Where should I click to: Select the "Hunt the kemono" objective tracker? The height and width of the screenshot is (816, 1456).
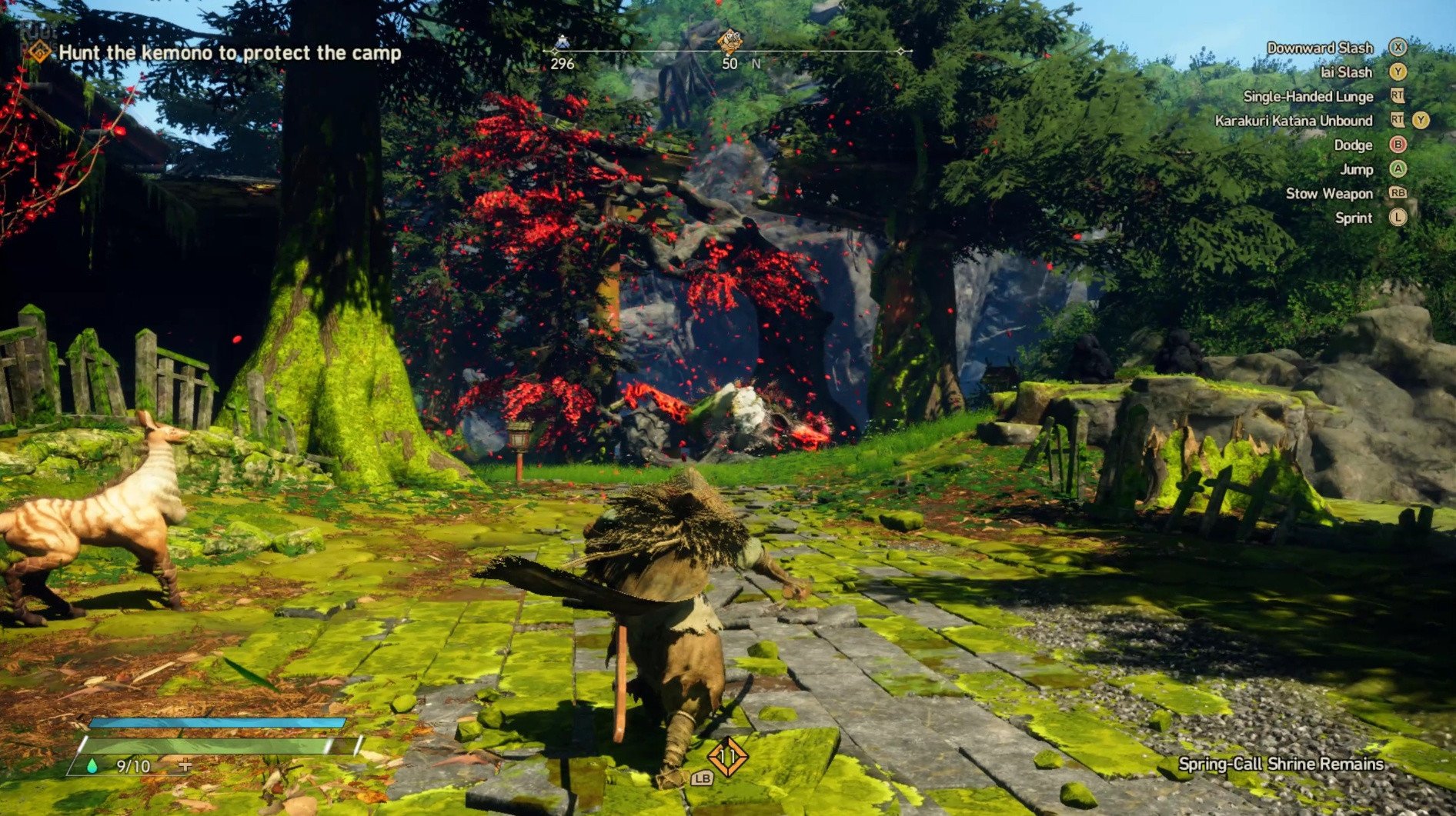click(229, 53)
